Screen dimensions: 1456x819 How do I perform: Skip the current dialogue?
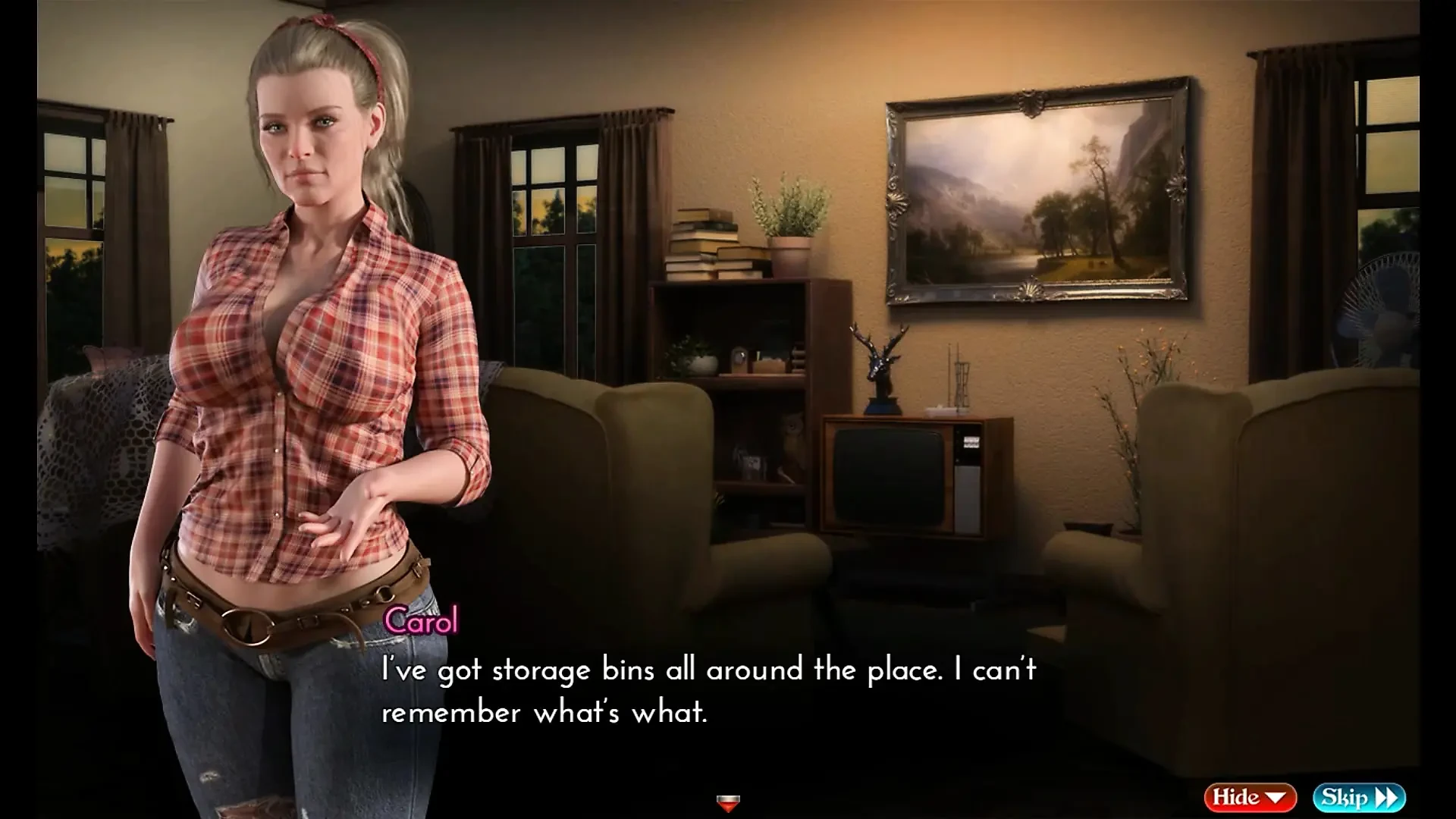tap(1359, 797)
